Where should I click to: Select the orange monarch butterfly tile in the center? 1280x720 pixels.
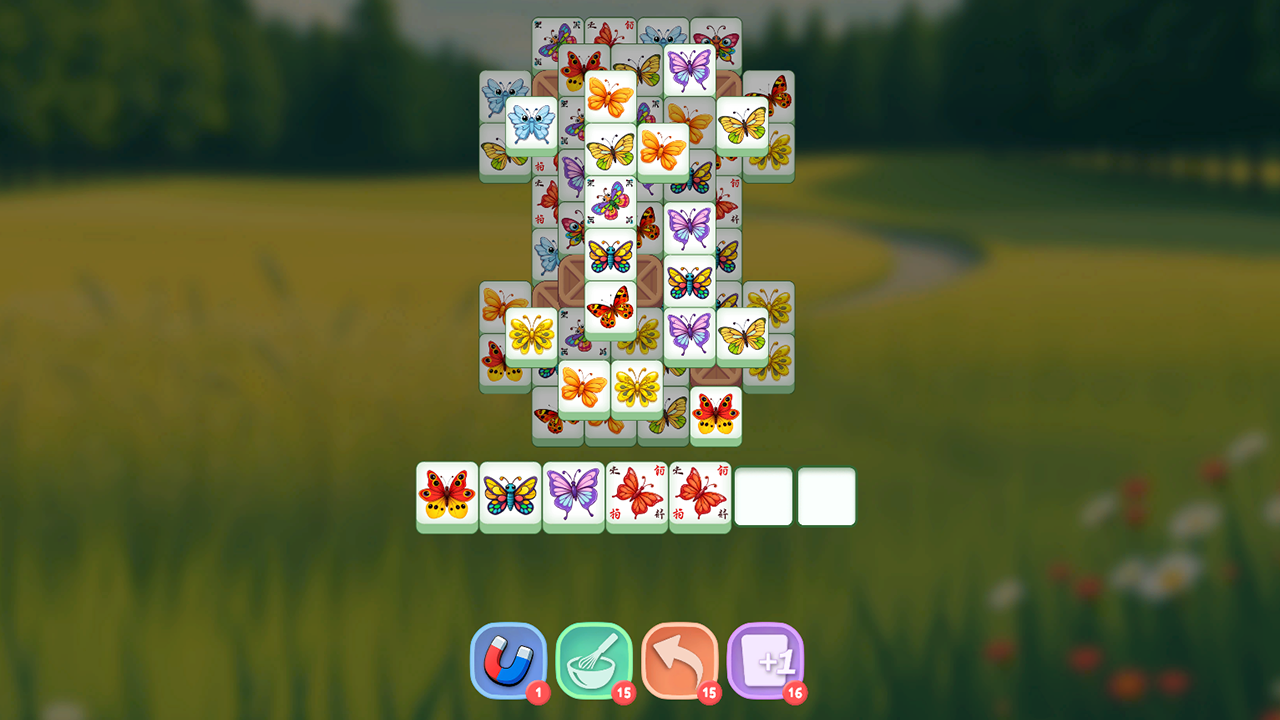coord(664,151)
